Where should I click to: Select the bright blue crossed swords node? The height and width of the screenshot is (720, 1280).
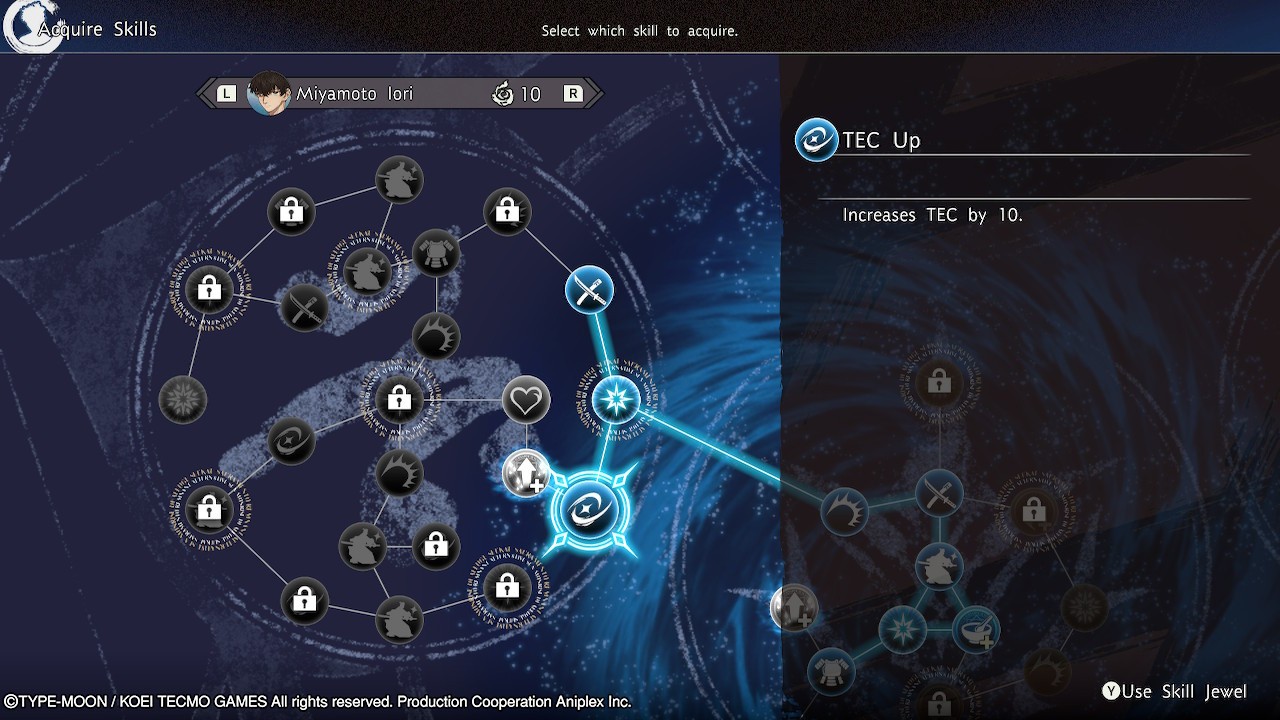589,290
